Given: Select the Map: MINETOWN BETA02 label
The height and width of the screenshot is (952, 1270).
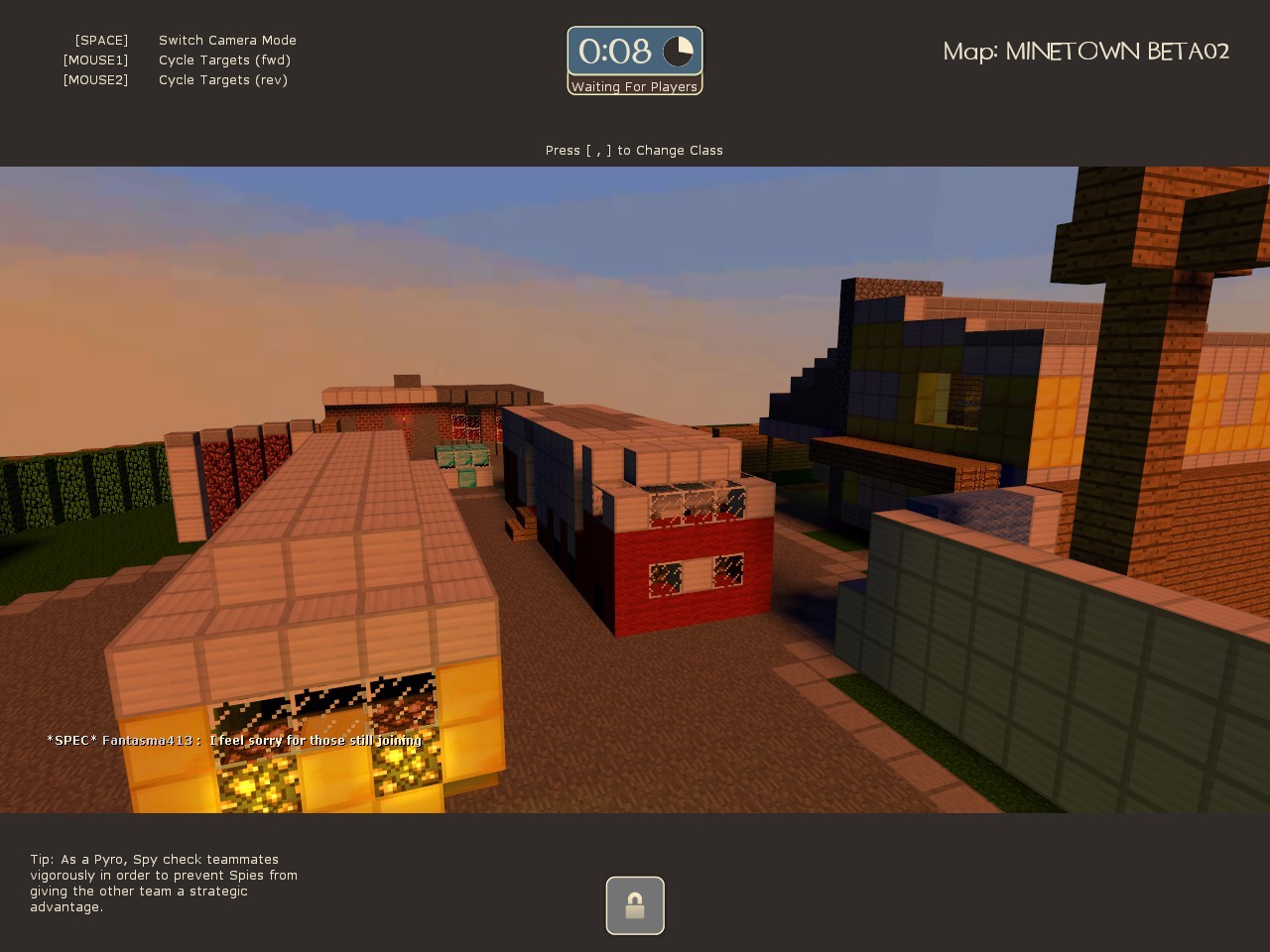Looking at the screenshot, I should coord(1086,52).
